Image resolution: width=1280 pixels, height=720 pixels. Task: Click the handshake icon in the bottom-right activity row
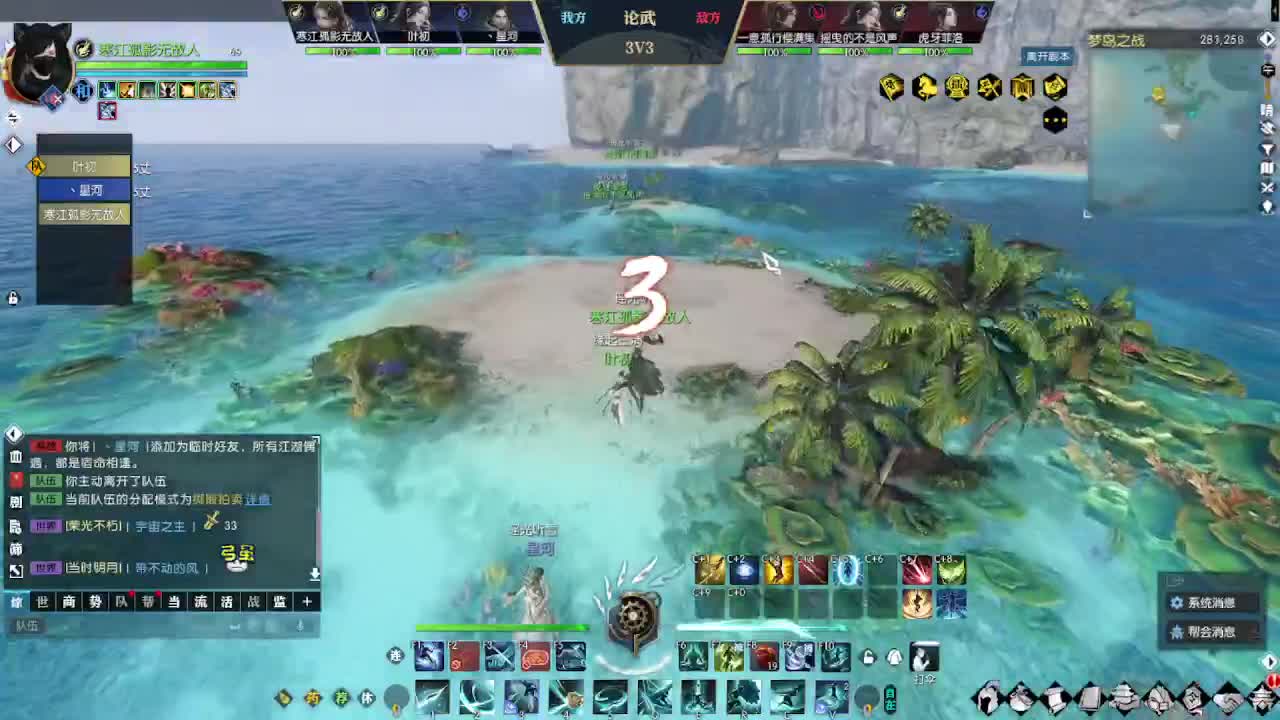[x=1227, y=696]
